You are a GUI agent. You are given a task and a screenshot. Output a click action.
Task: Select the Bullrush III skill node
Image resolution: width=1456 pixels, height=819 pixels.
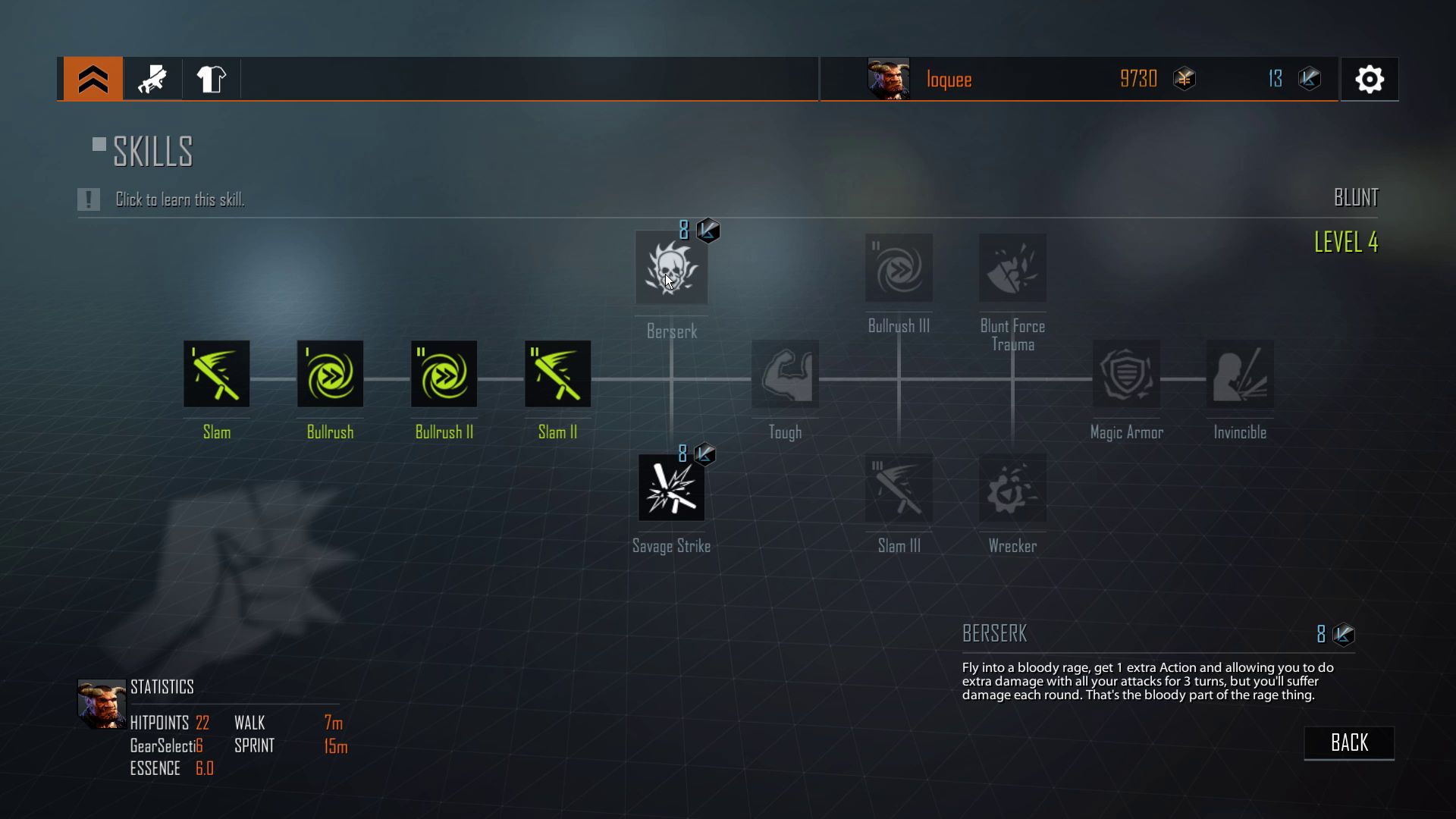[x=899, y=268]
